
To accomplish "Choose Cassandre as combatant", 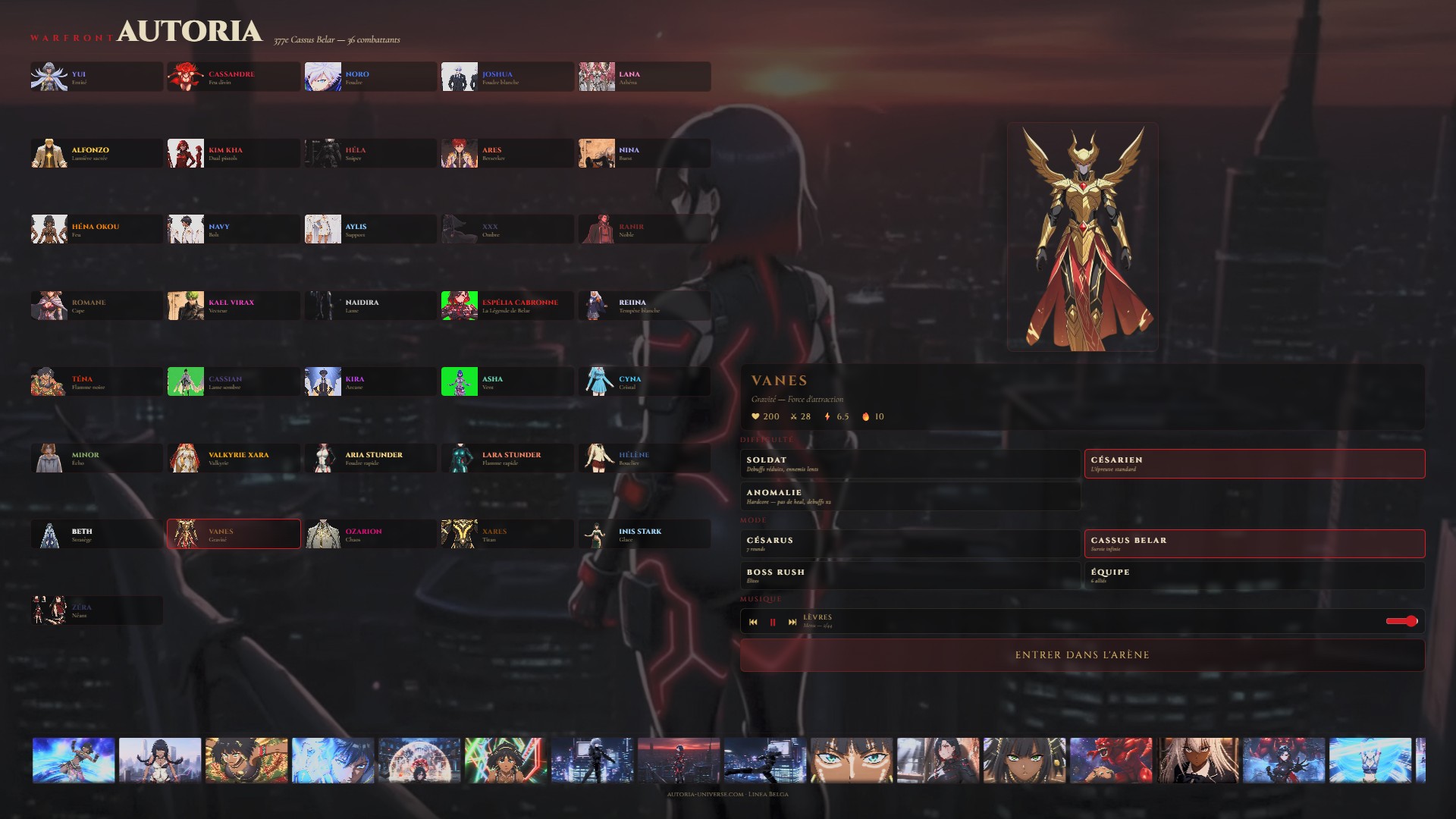I will (234, 77).
